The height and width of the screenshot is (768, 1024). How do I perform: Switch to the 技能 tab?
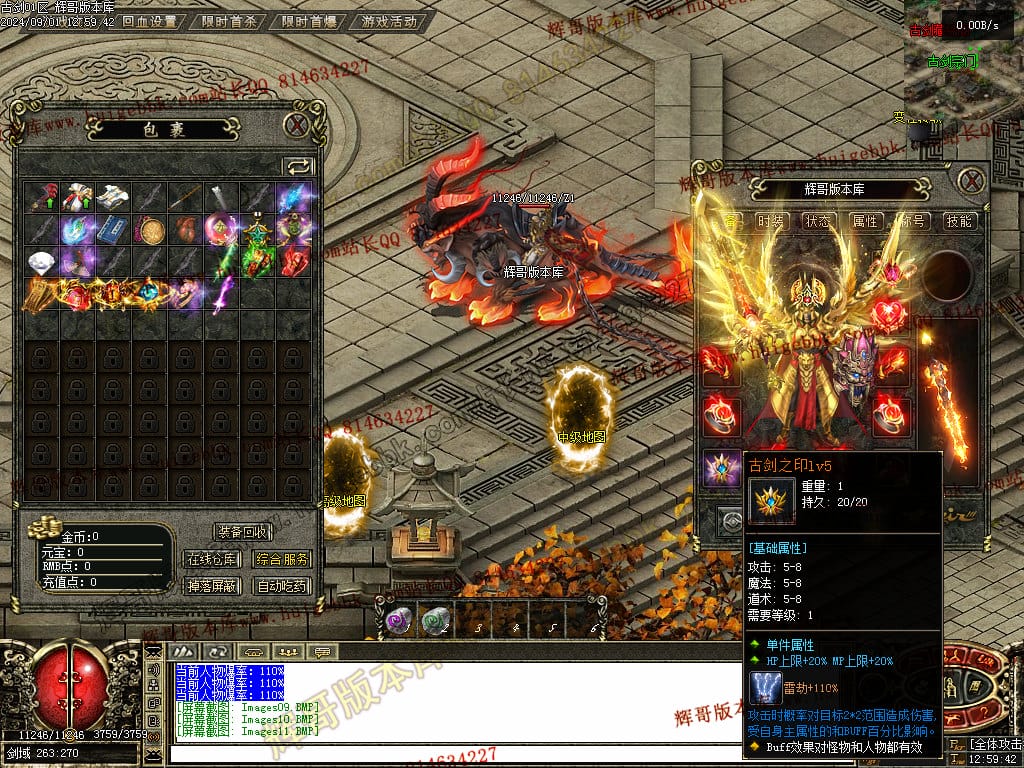tap(959, 221)
